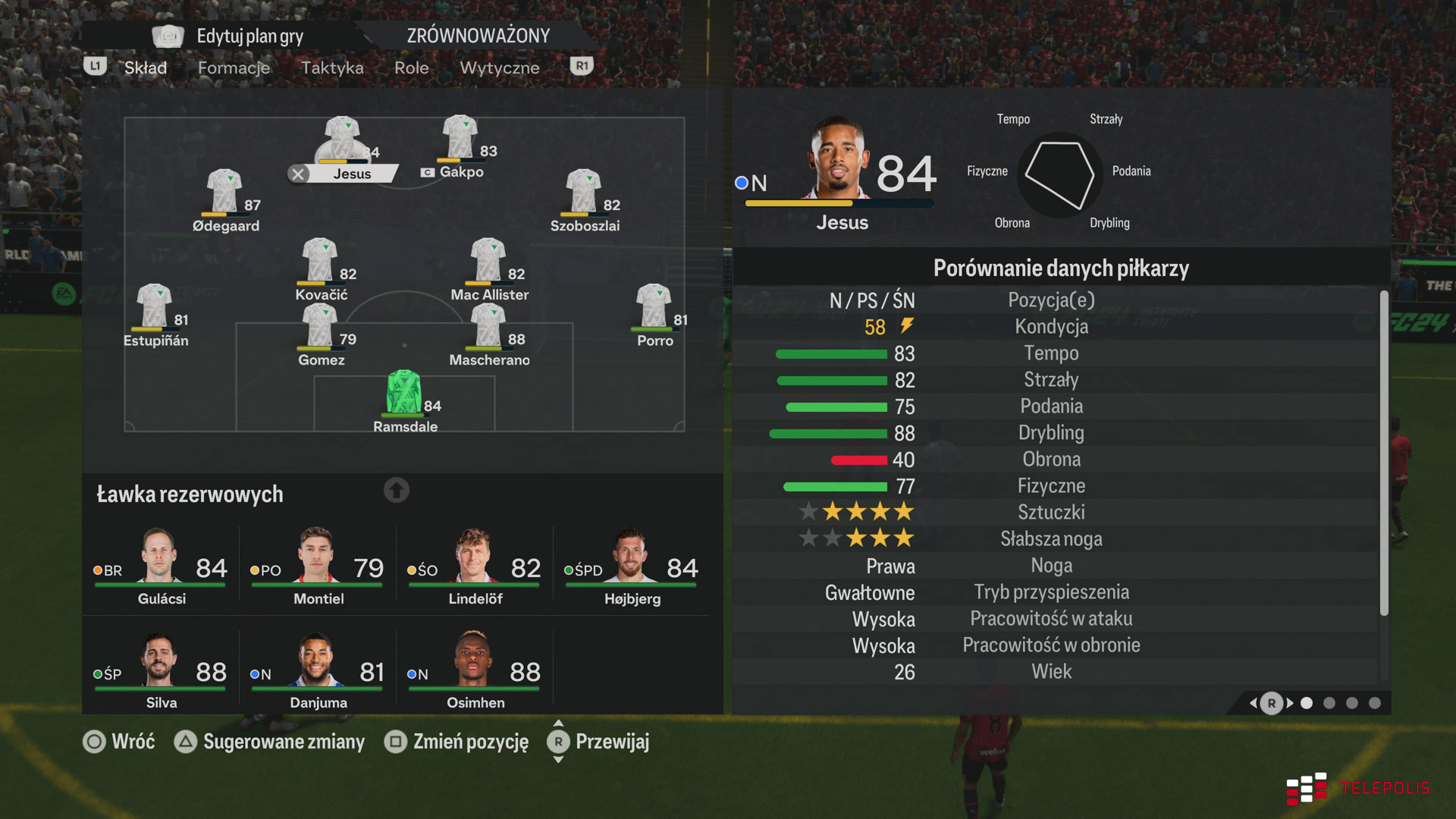Image resolution: width=1456 pixels, height=819 pixels.
Task: Choose Ødegaard in the lineup
Action: [225, 193]
